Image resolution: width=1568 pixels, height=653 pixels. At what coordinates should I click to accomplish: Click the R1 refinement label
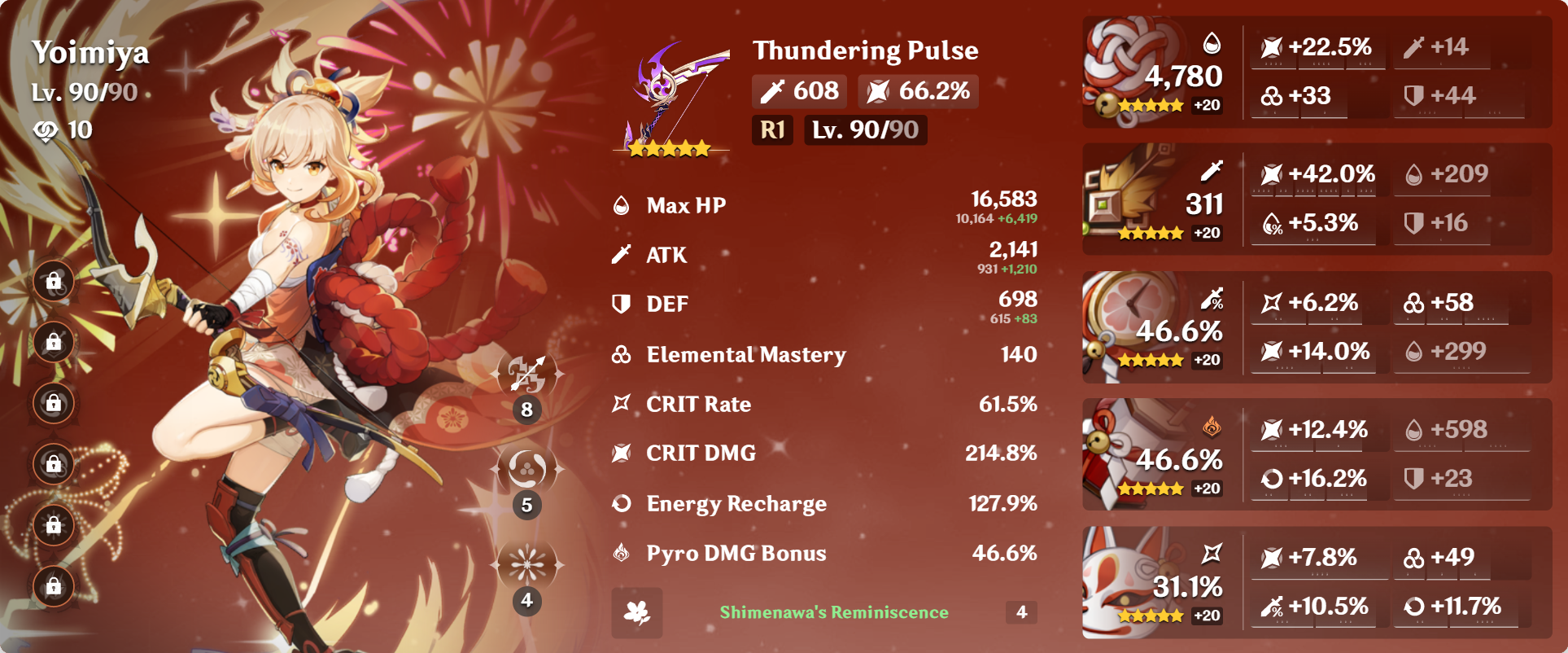tap(771, 129)
